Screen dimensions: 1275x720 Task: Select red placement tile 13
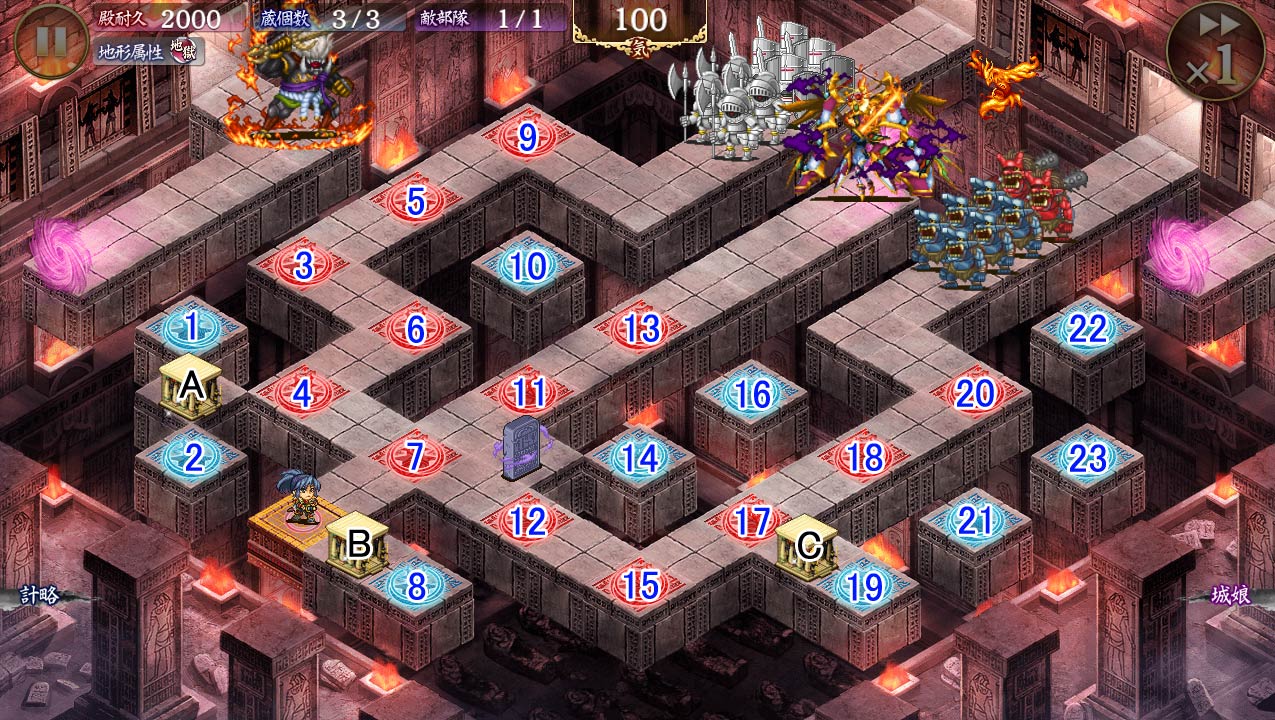pos(641,328)
